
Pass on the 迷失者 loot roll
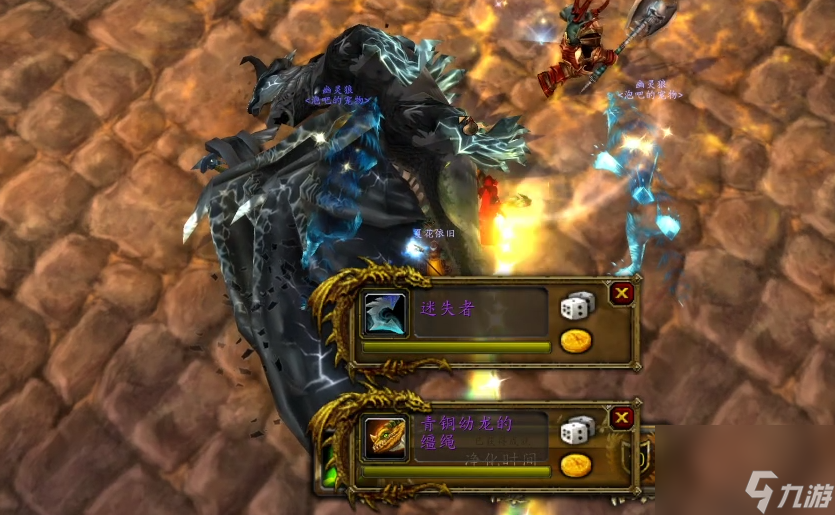(622, 293)
